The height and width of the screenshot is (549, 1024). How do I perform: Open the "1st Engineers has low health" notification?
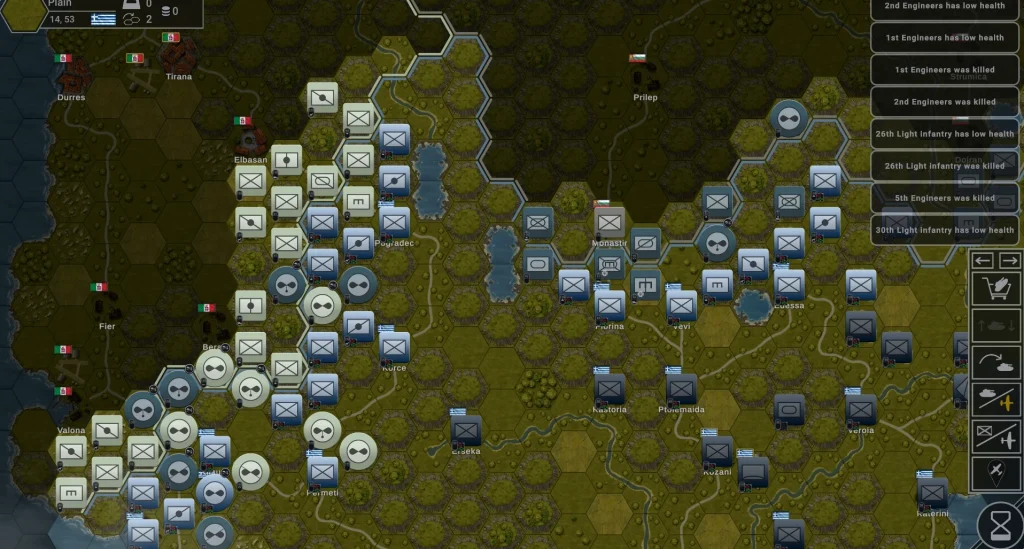coord(944,38)
